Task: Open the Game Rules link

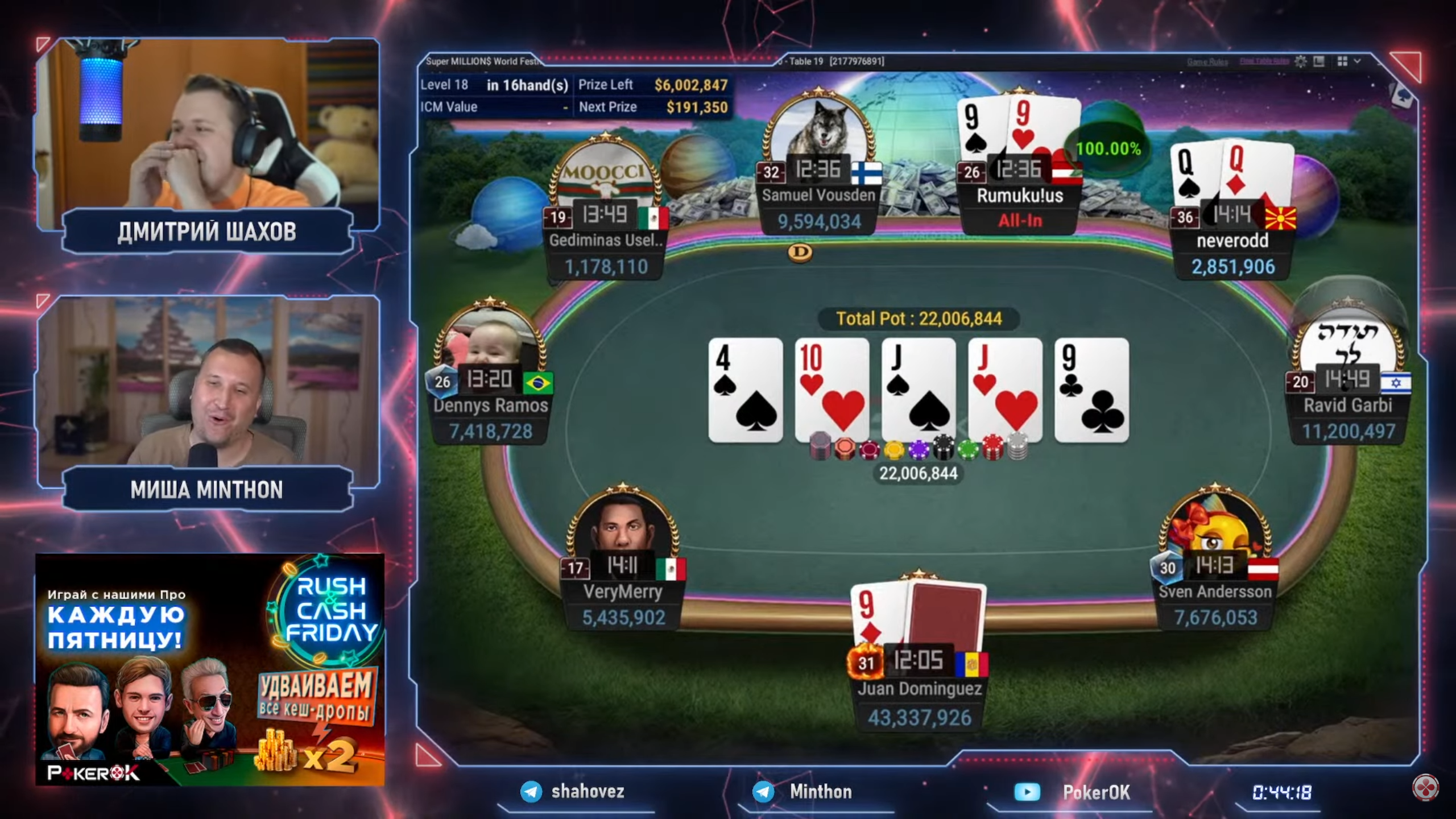Action: 1207,62
